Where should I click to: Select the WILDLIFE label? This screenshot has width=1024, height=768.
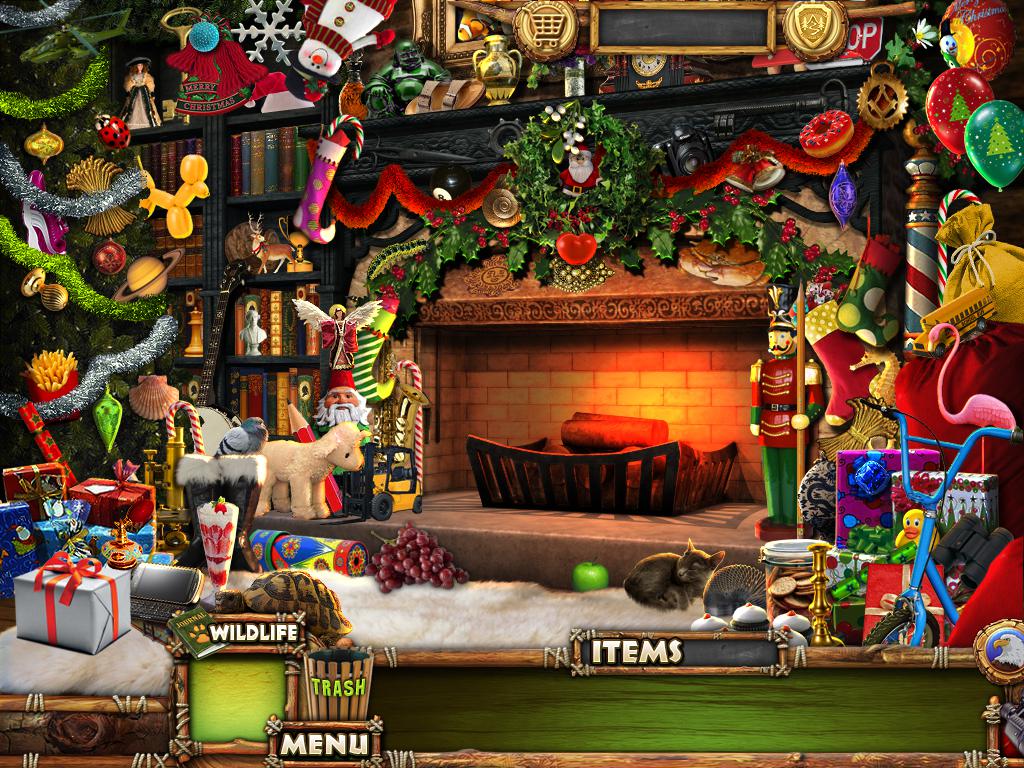point(254,634)
